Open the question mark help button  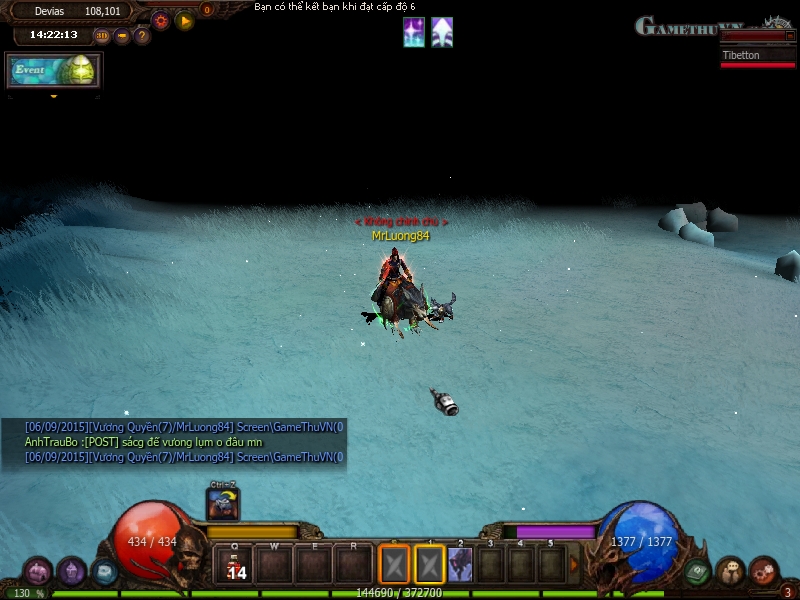[x=142, y=36]
